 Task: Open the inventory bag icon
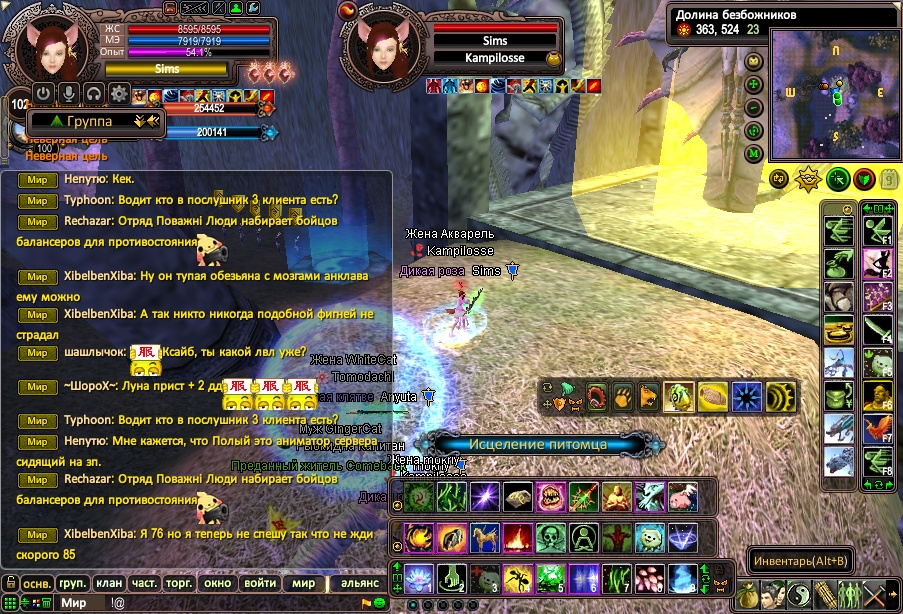[x=748, y=595]
